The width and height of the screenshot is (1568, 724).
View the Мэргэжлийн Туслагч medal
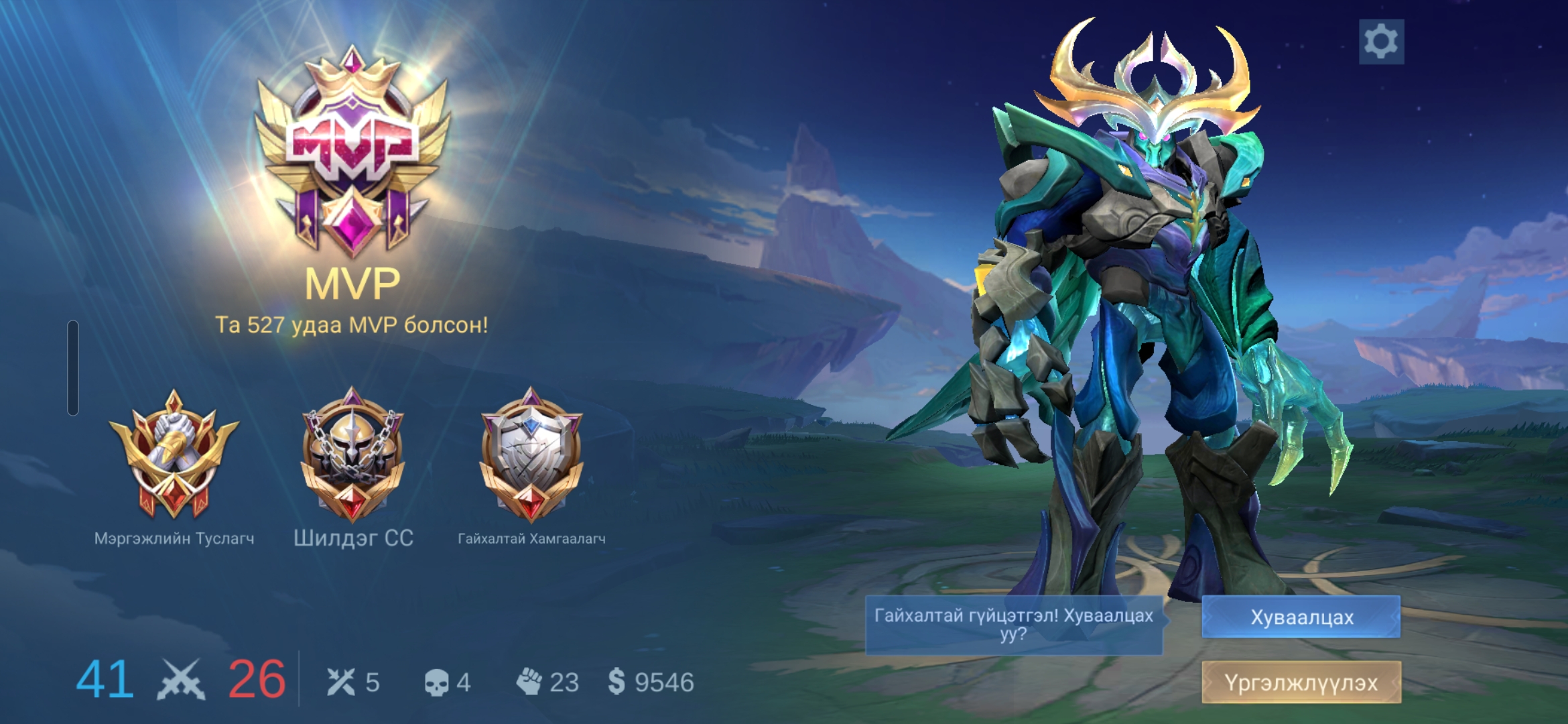tap(174, 456)
